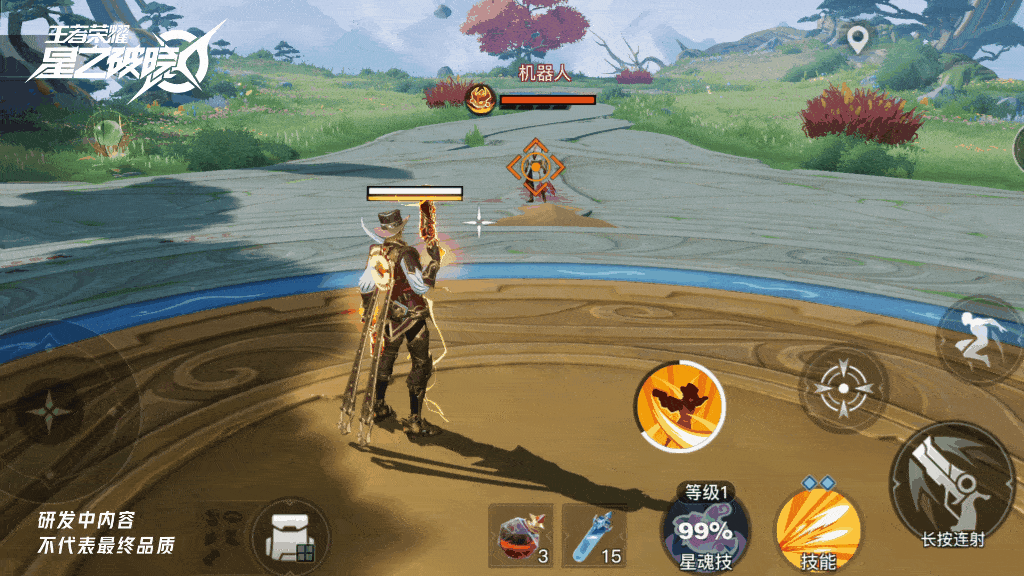Select the blue crystal item slot
Screen dimensions: 1024x576
click(594, 535)
